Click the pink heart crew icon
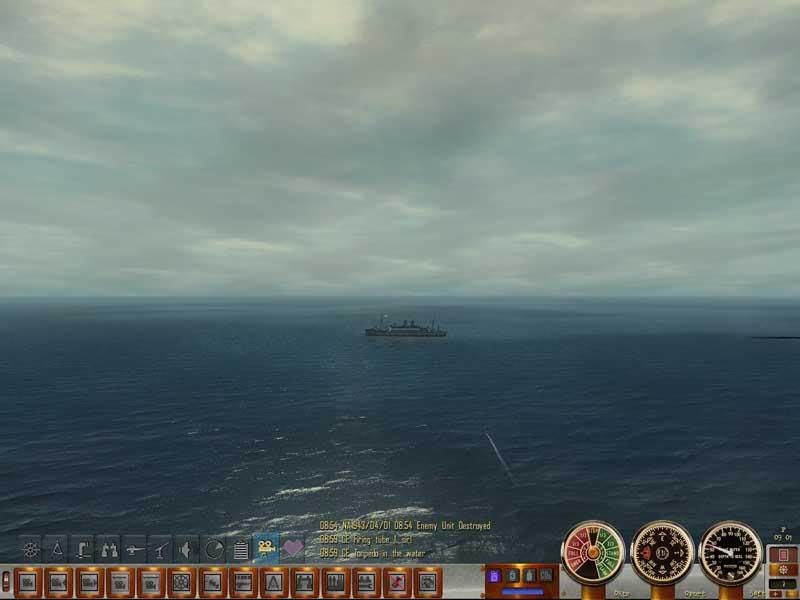The width and height of the screenshot is (800, 600). [293, 548]
